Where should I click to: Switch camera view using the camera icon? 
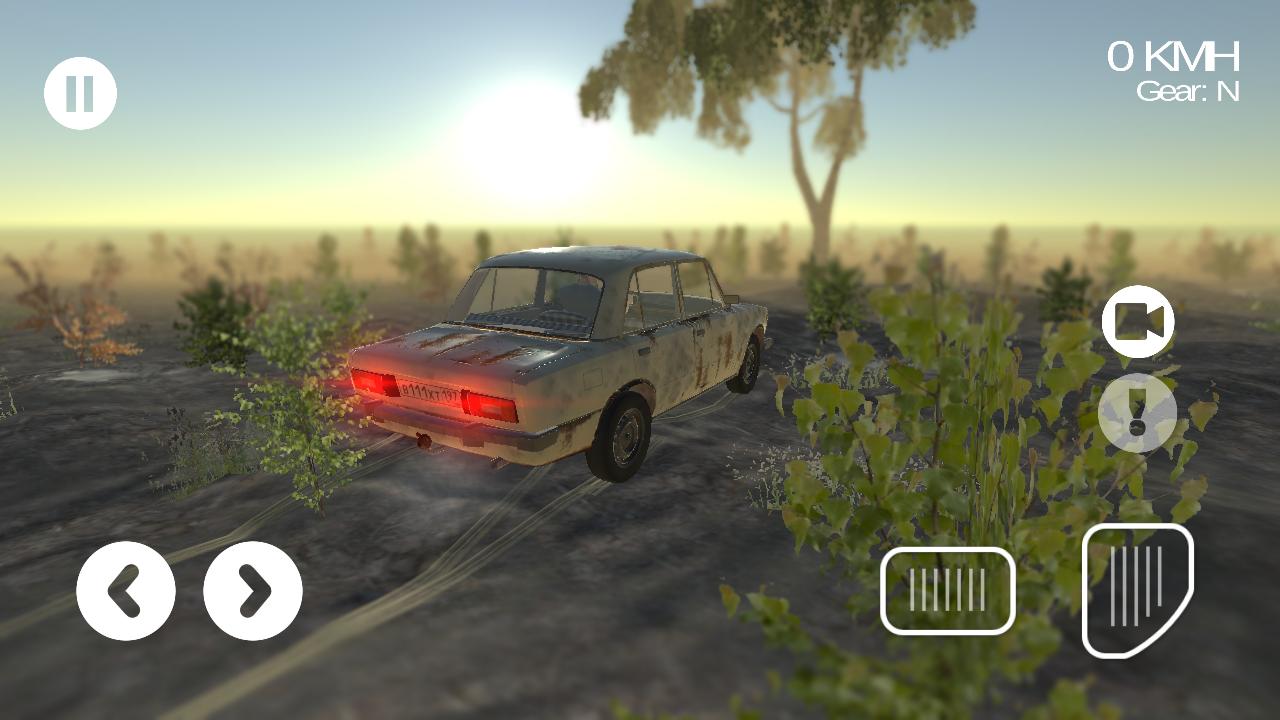(1140, 322)
